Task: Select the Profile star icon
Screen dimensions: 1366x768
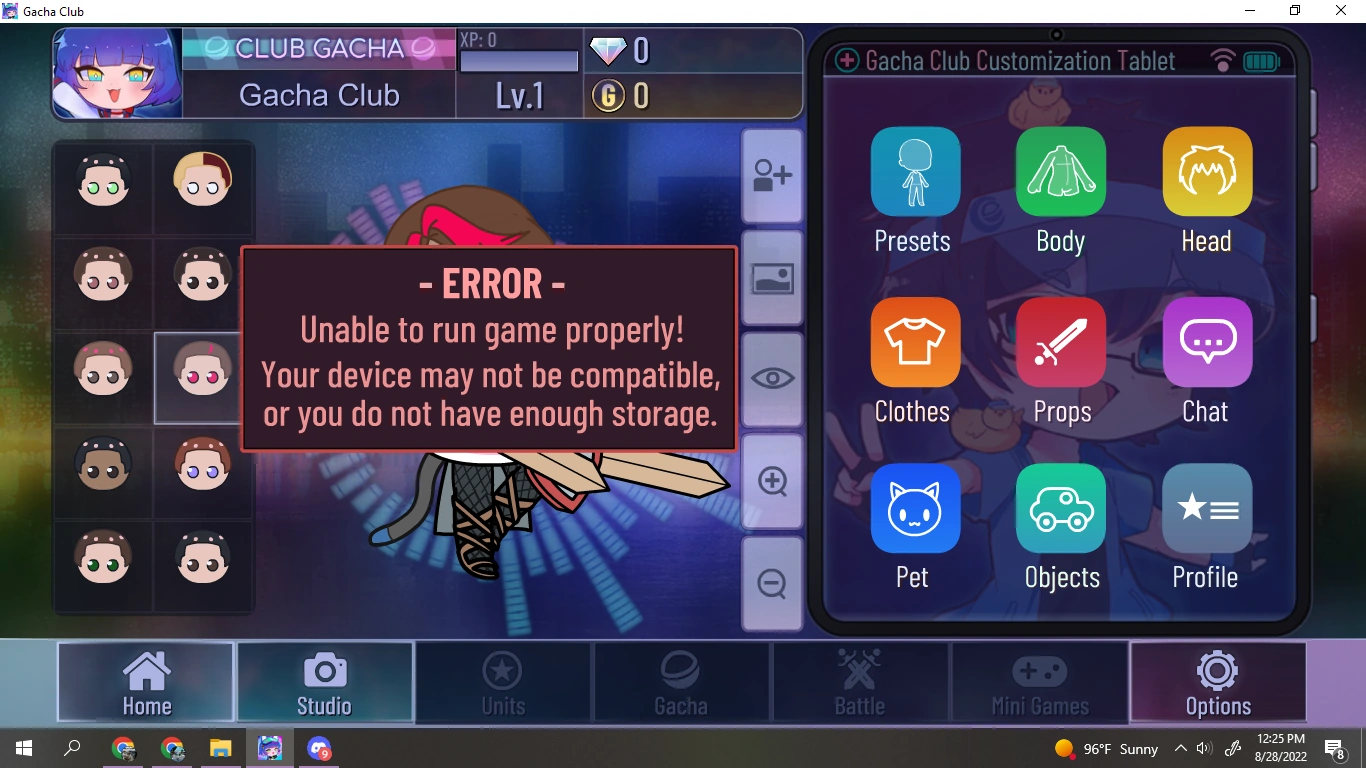Action: pos(1206,508)
